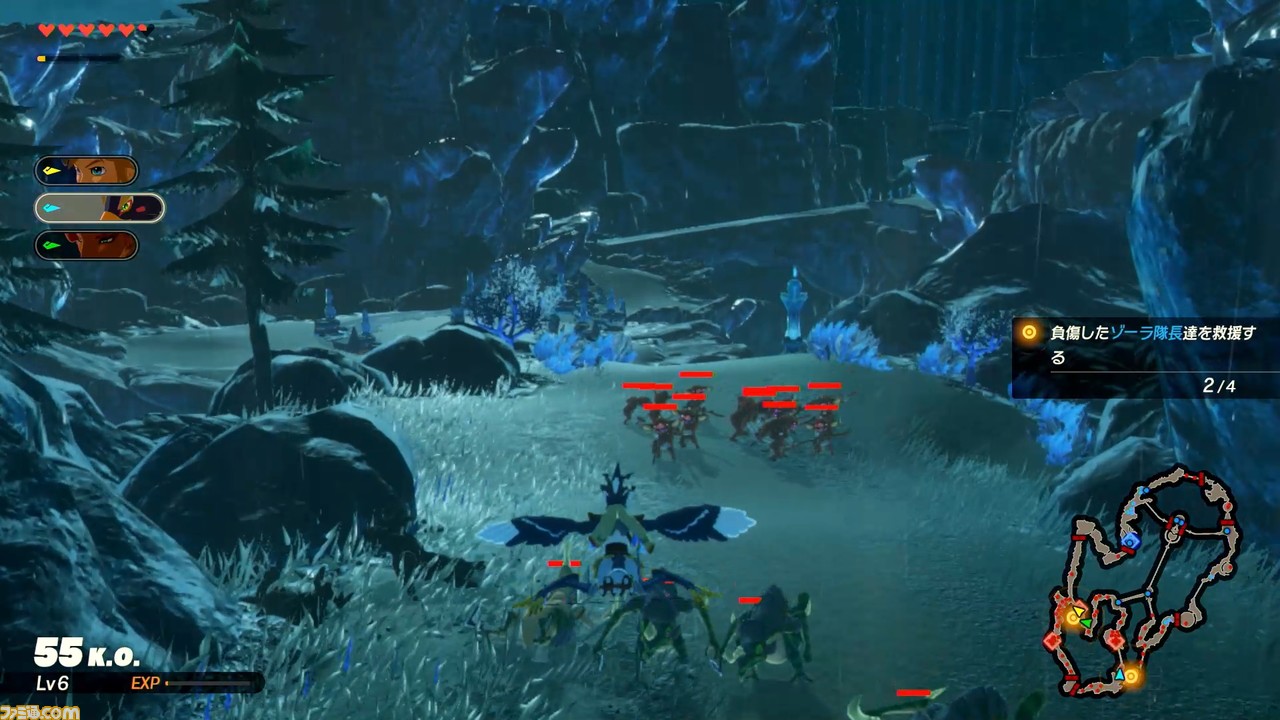
Task: Expand the green ally triangle marker on the minimap
Action: point(1087,622)
